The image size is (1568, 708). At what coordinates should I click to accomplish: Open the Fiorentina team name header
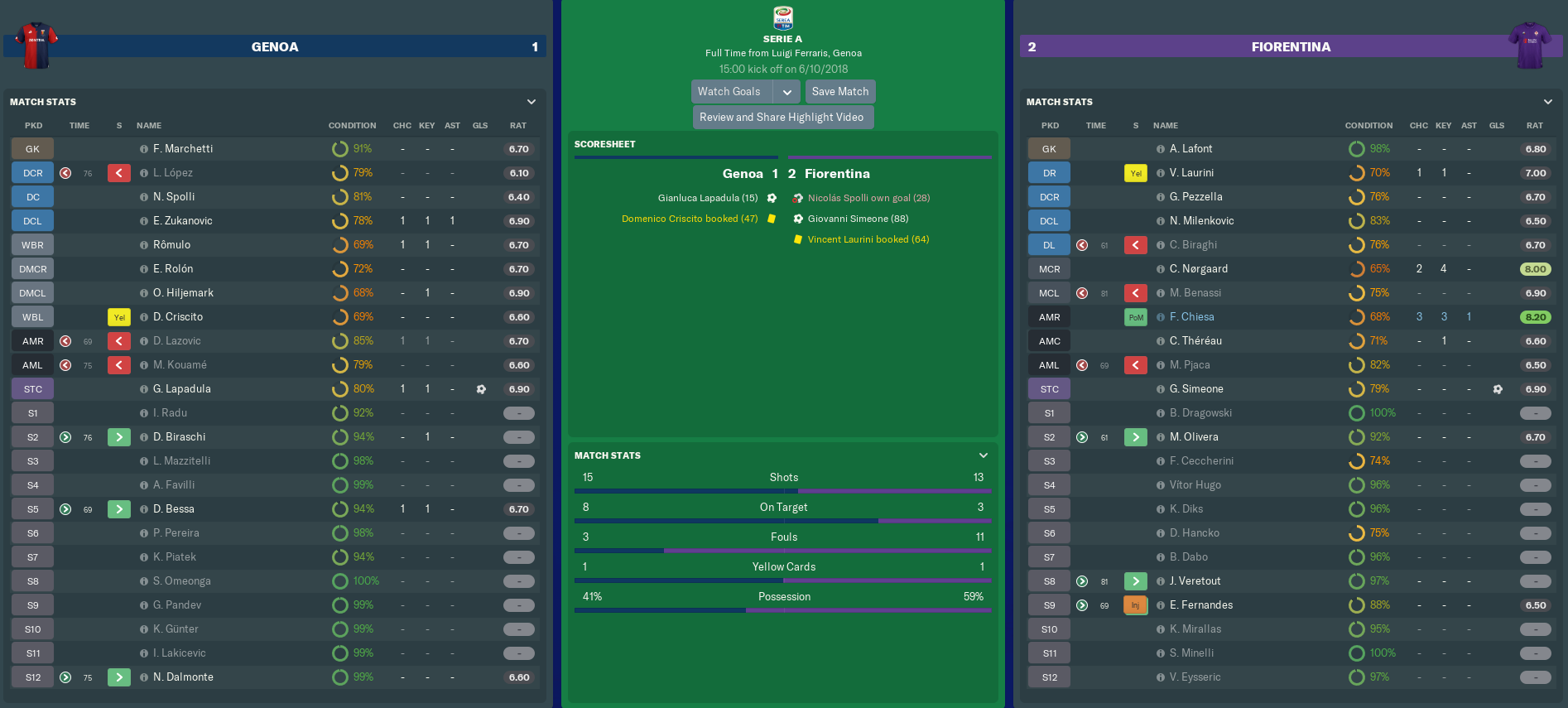[x=1291, y=47]
